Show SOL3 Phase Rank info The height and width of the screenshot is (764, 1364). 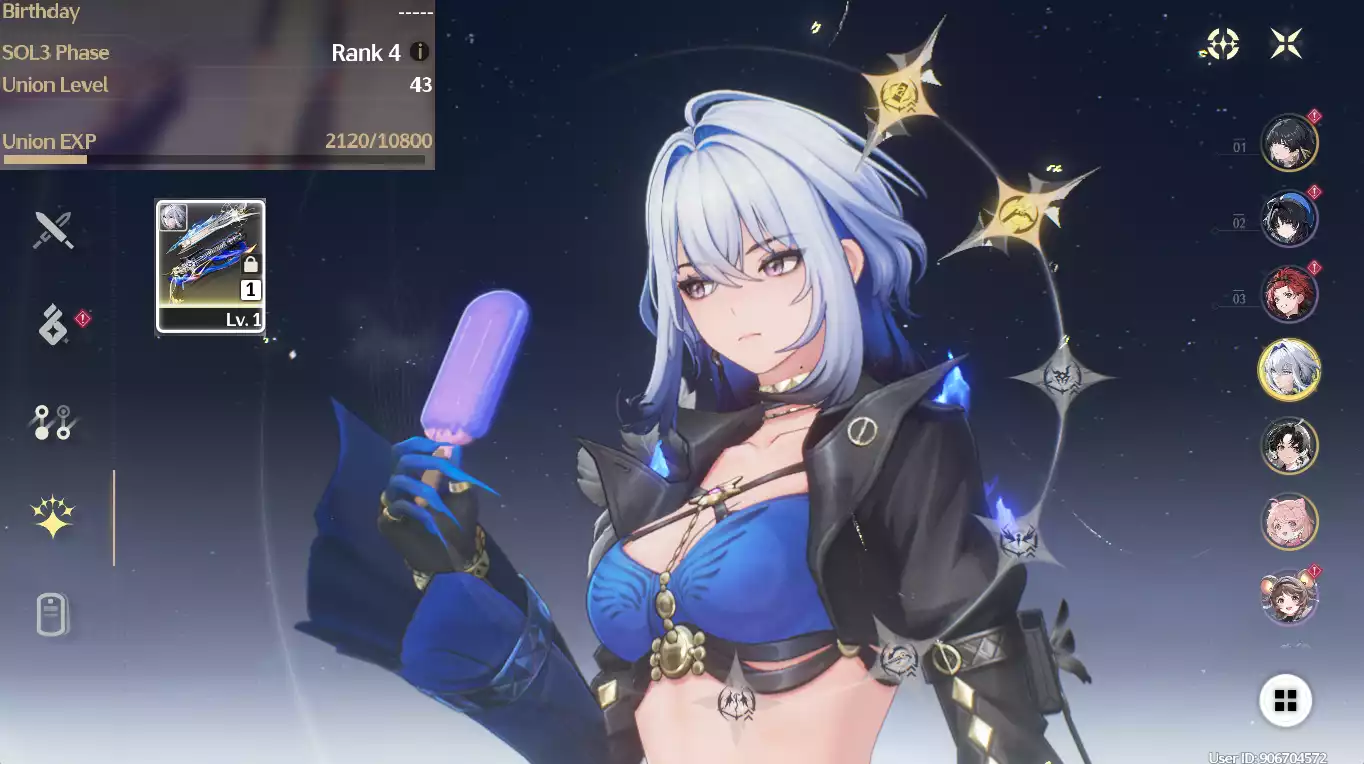pos(420,52)
